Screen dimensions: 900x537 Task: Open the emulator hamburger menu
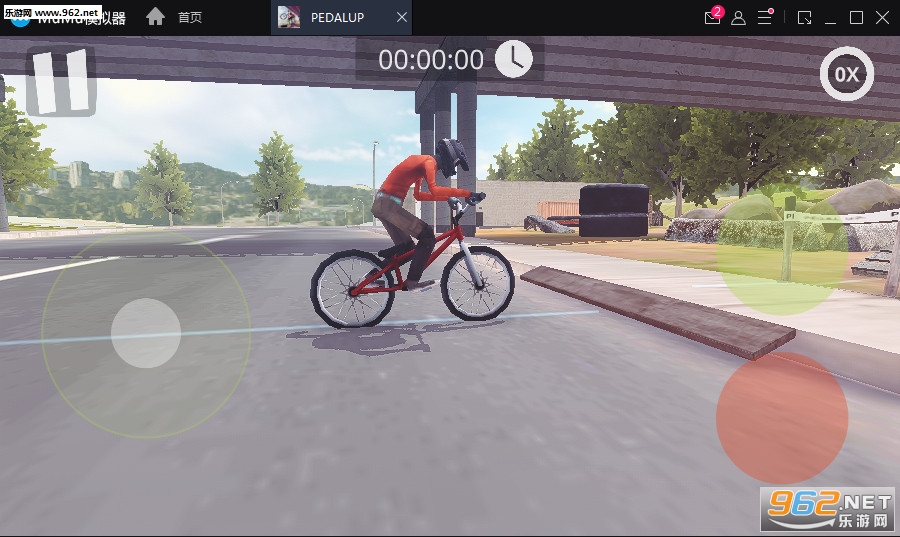point(765,18)
